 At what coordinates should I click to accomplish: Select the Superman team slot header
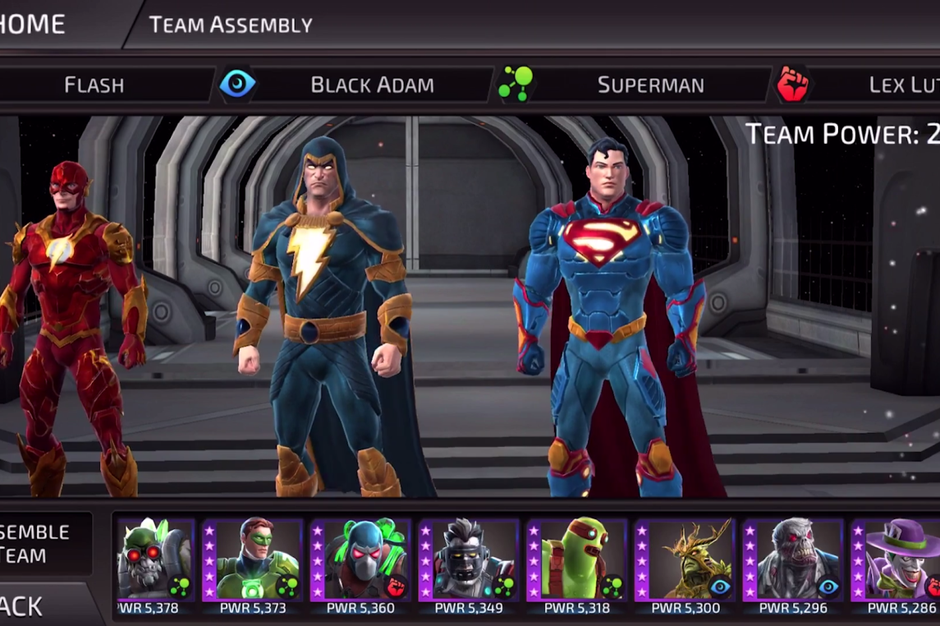tap(650, 84)
